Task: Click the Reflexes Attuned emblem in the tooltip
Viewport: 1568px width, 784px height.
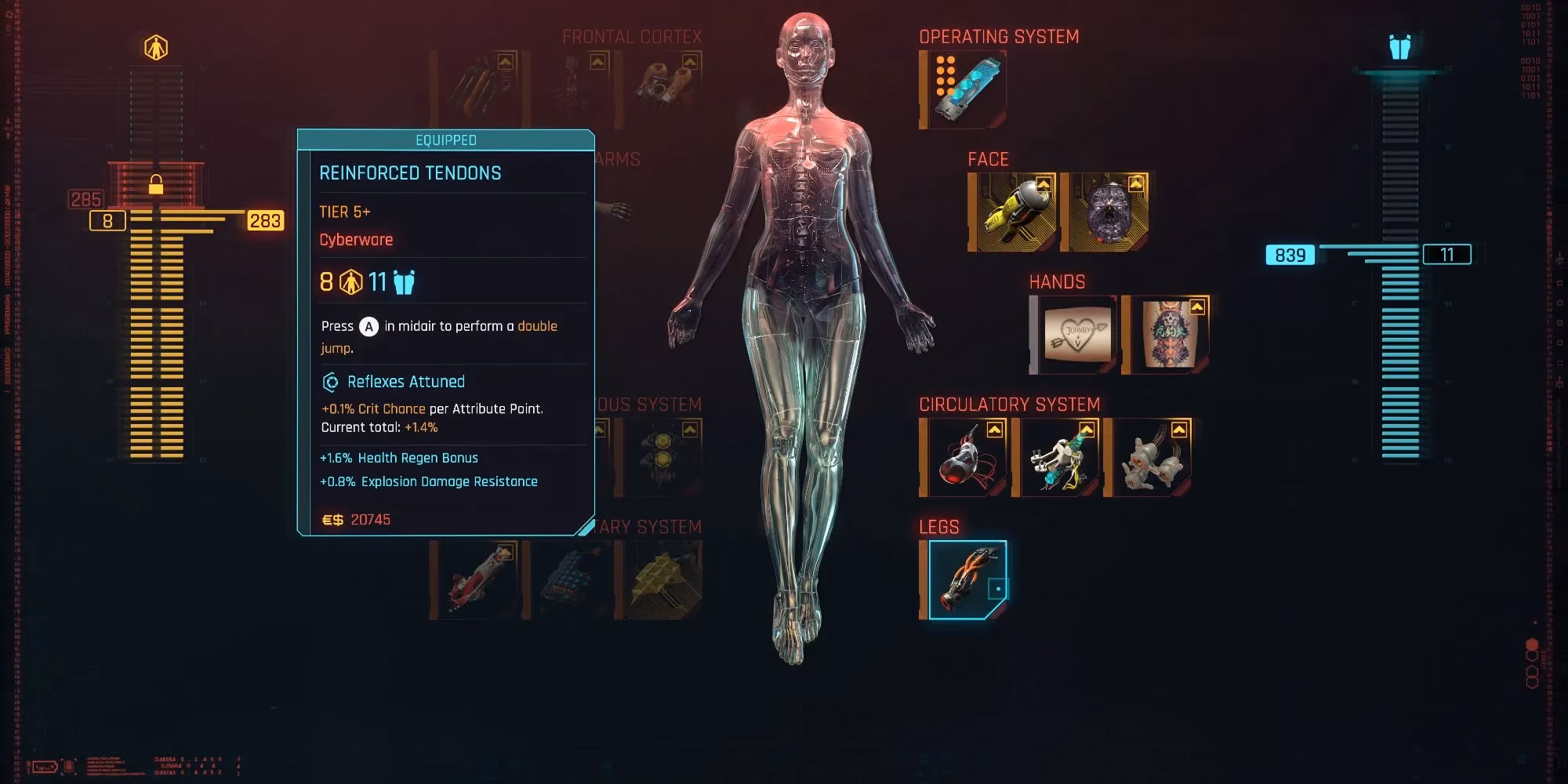Action: tap(332, 382)
